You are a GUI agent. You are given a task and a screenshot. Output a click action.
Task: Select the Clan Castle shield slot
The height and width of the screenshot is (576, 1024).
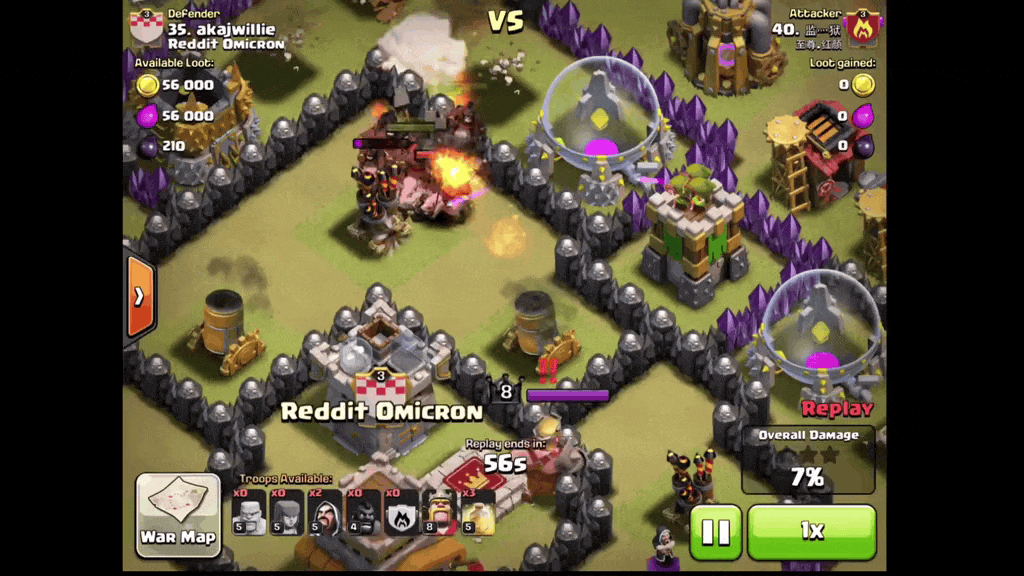click(x=402, y=512)
